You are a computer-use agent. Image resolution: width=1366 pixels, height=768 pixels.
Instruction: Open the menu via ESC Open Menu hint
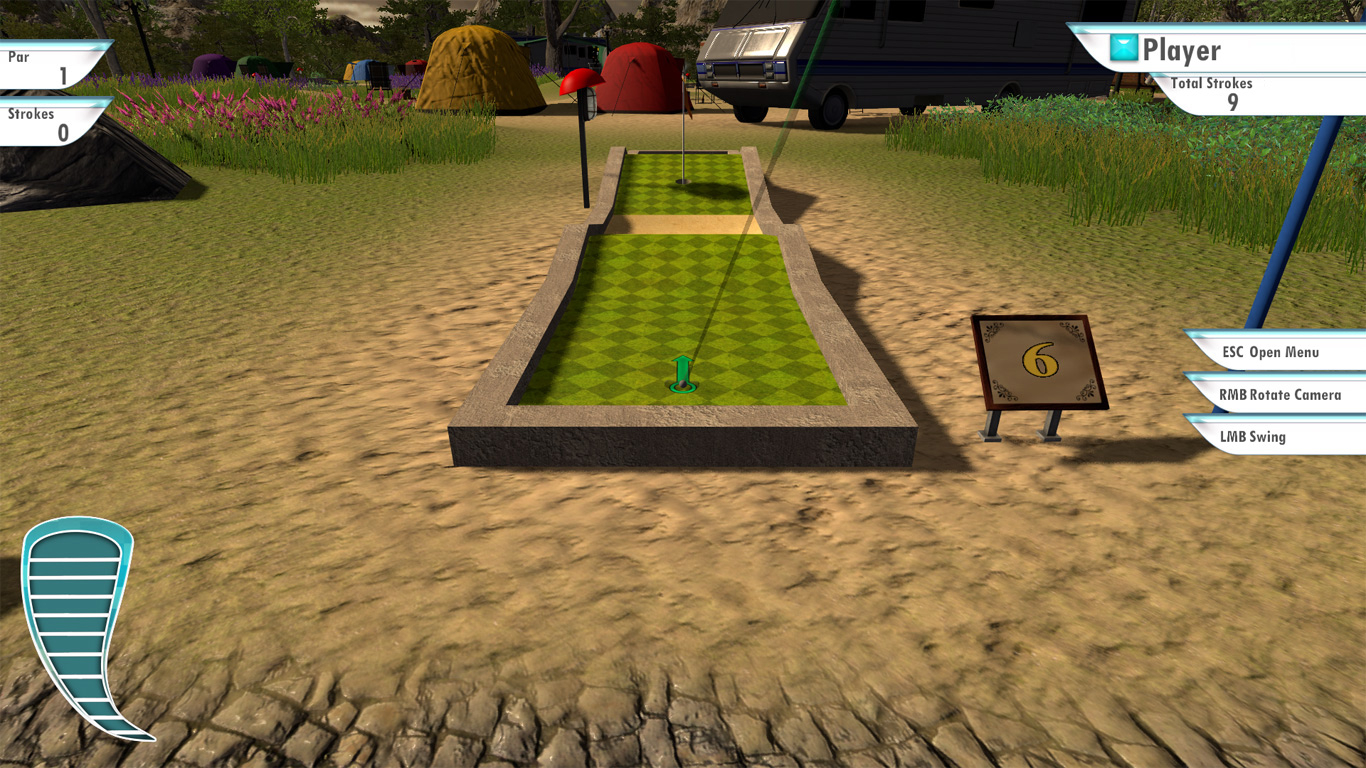click(1268, 353)
